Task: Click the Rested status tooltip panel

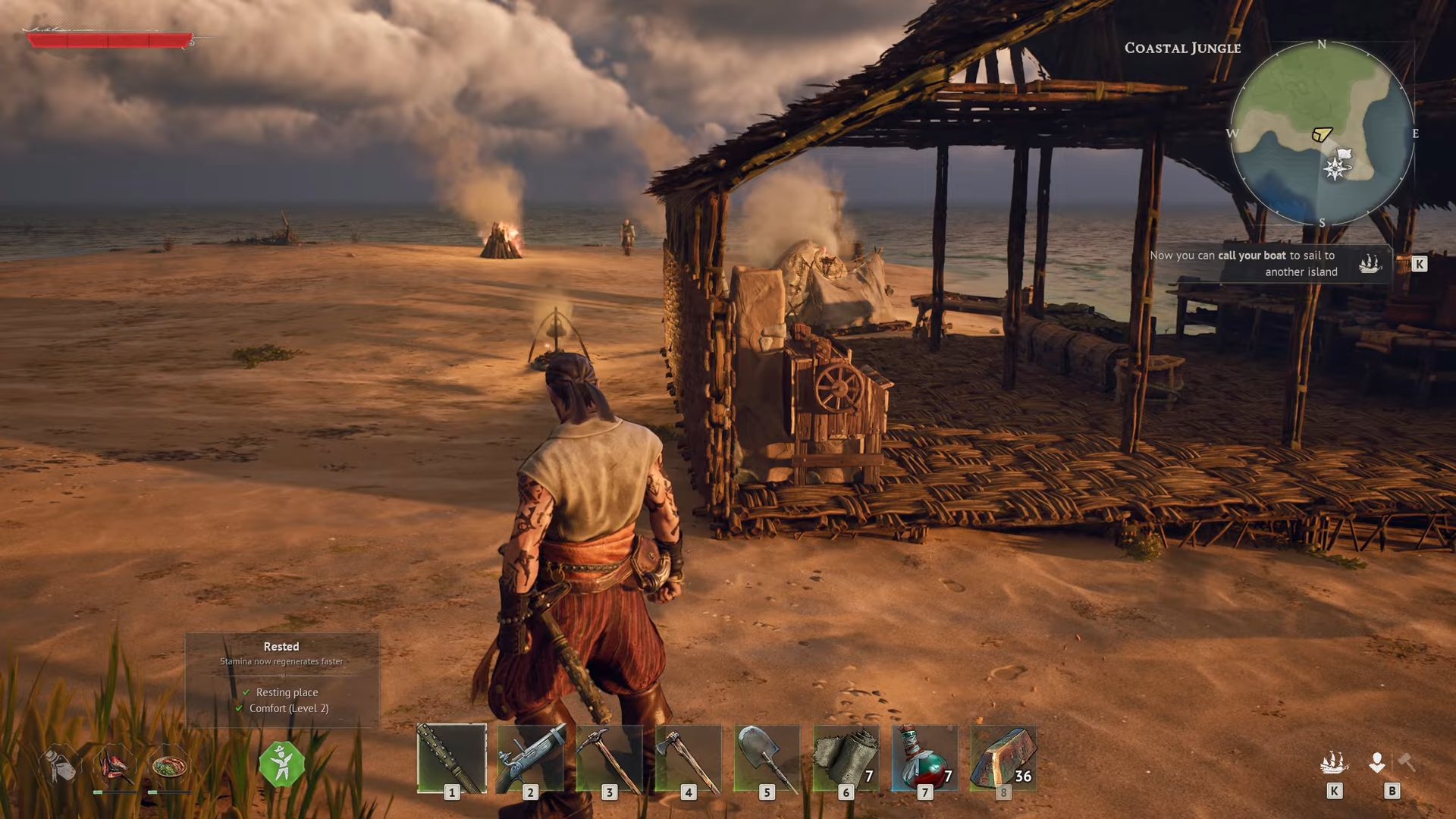Action: coord(281,679)
